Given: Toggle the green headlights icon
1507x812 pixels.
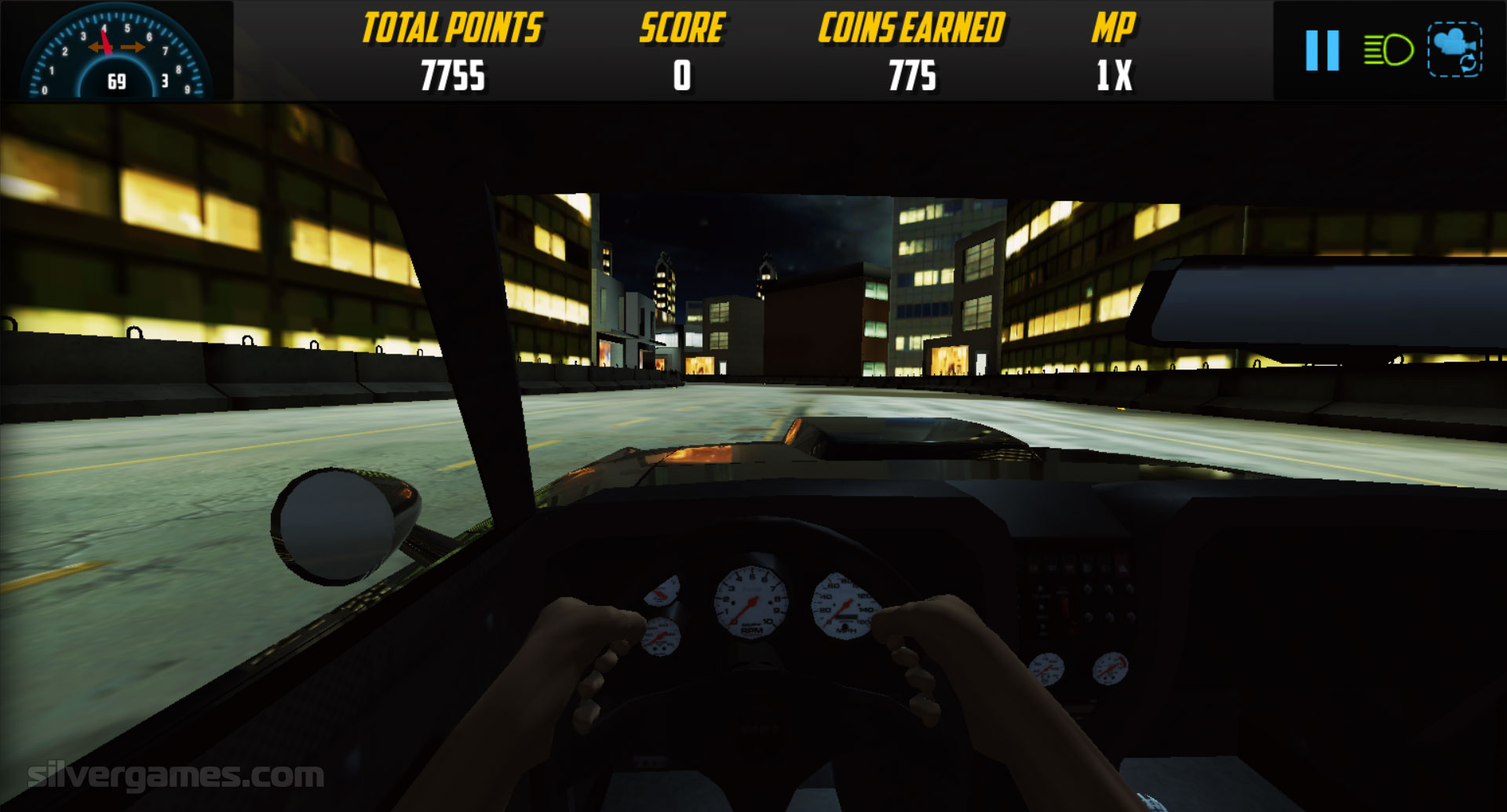Looking at the screenshot, I should click(x=1388, y=51).
